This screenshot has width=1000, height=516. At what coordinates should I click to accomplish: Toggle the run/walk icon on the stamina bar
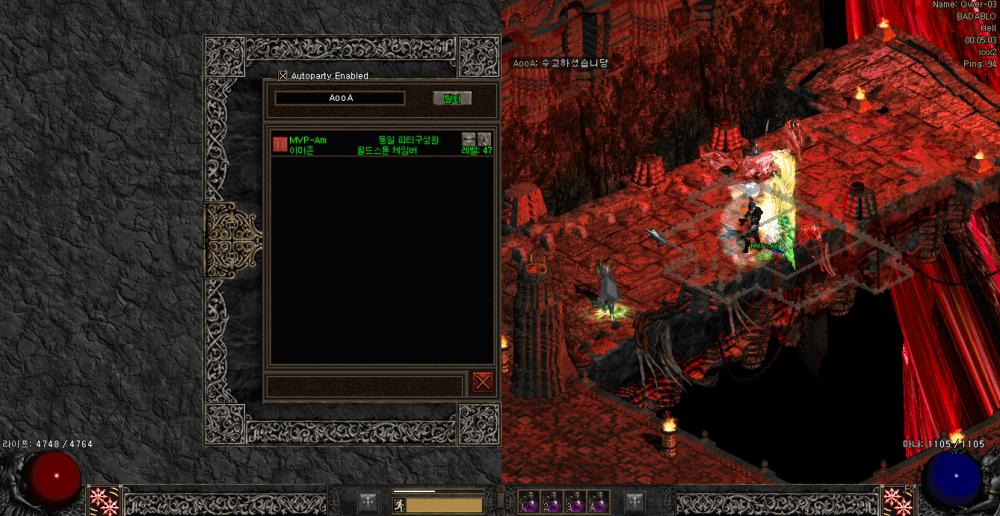pyautogui.click(x=398, y=505)
